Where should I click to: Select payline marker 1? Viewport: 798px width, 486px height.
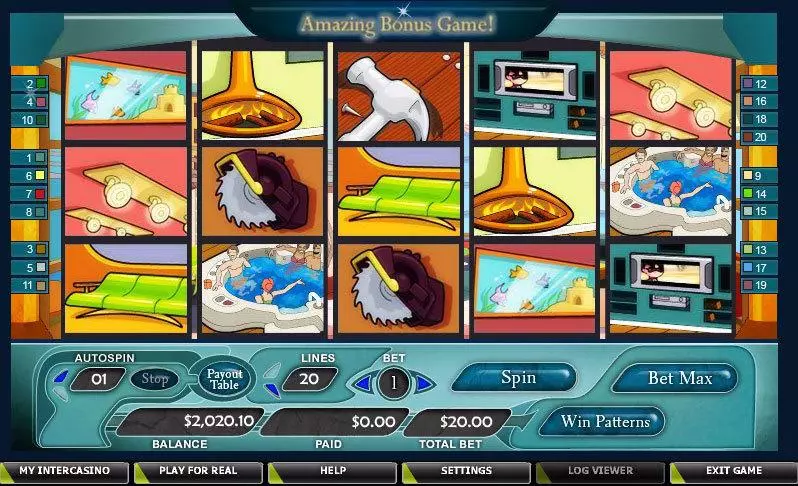click(x=30, y=157)
